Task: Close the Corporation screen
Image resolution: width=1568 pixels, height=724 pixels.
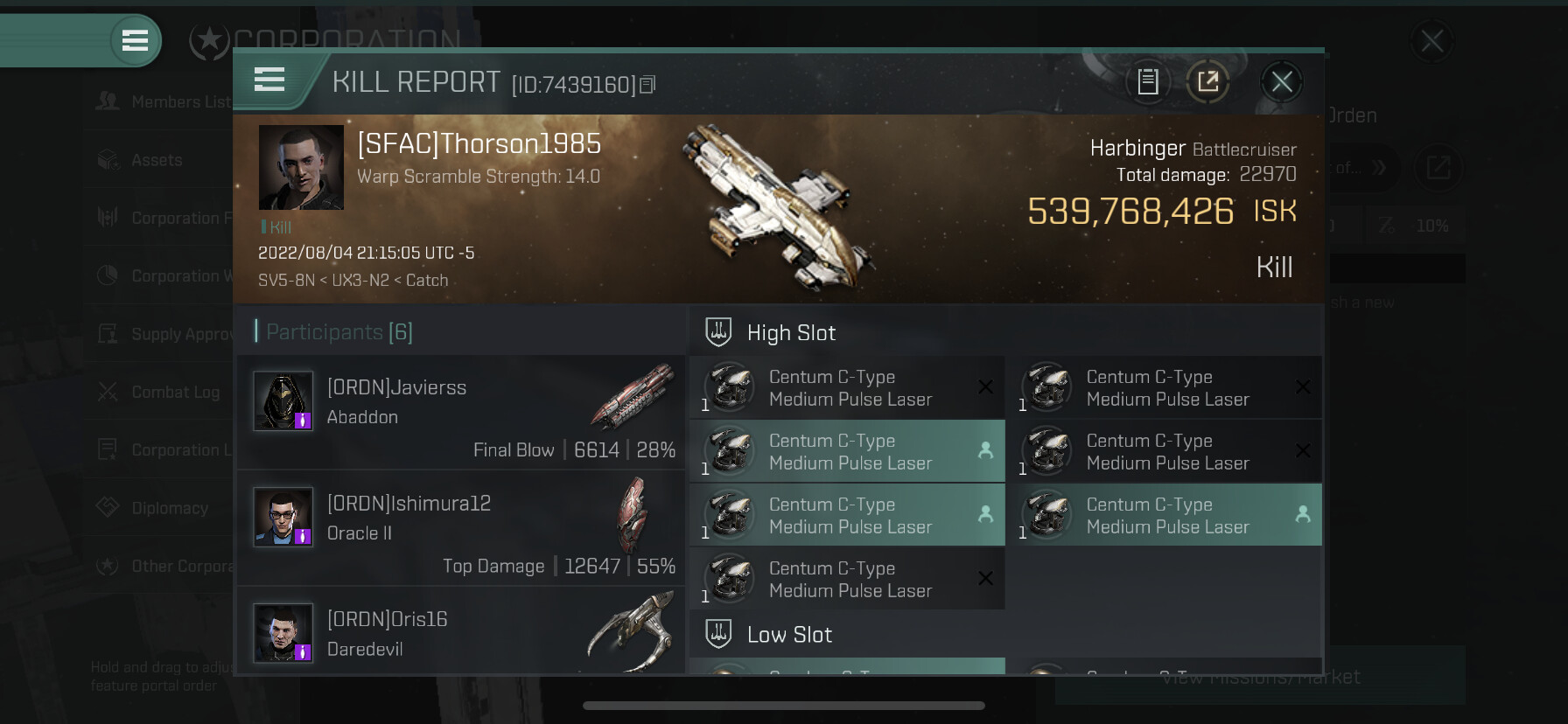Action: coord(1431,40)
